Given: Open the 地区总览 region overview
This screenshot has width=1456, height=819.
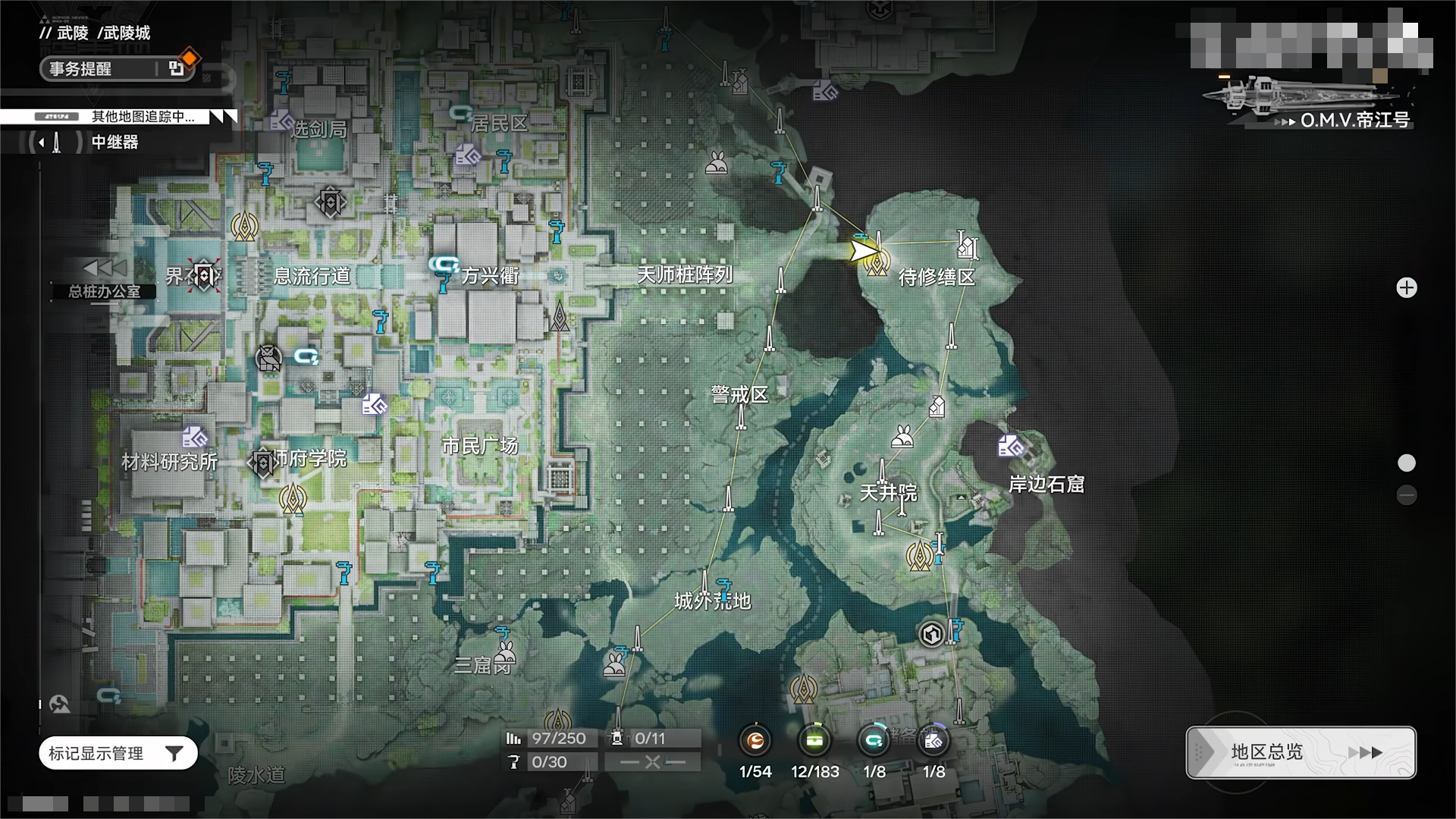Looking at the screenshot, I should click(x=1301, y=752).
